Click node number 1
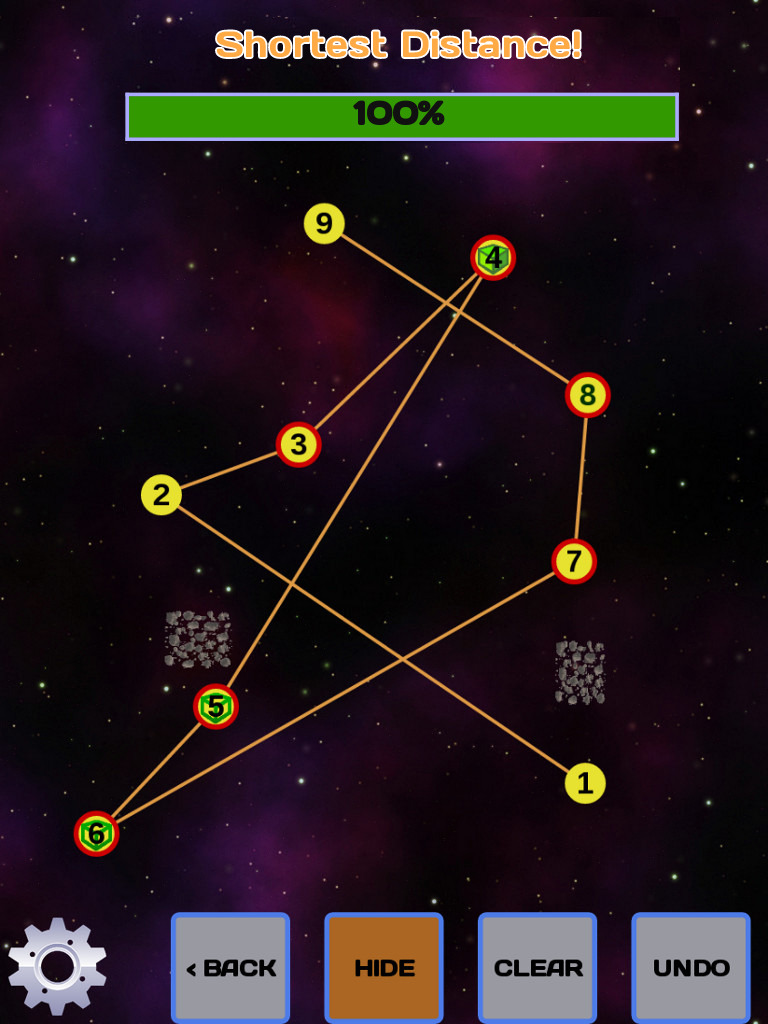Image resolution: width=768 pixels, height=1024 pixels. tap(585, 783)
